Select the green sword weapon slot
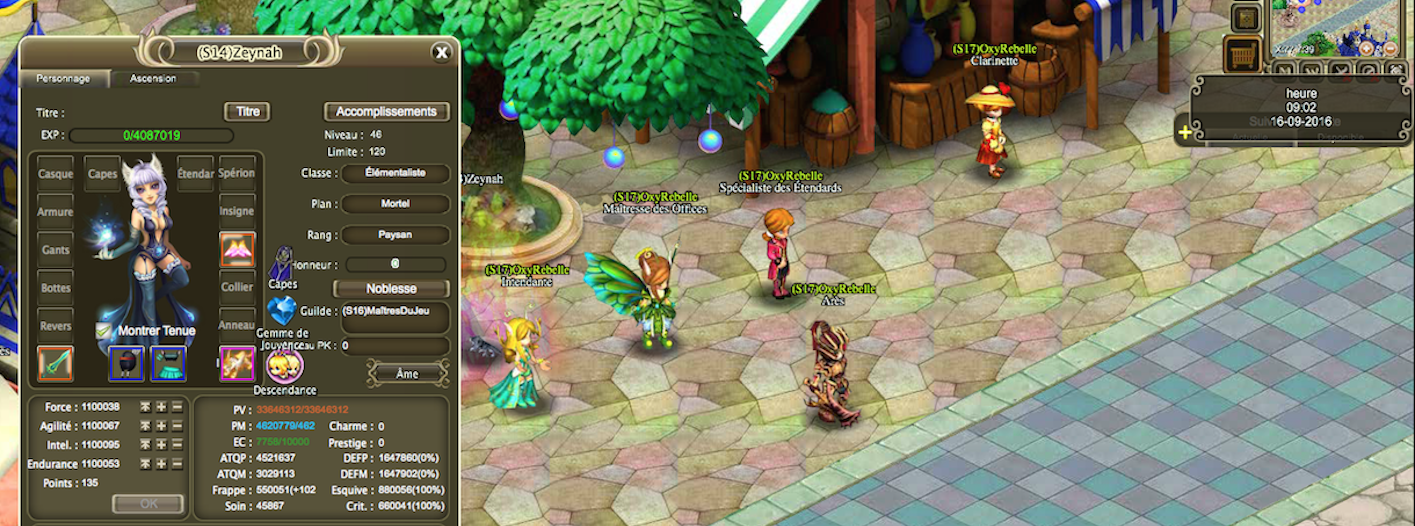 [56, 363]
